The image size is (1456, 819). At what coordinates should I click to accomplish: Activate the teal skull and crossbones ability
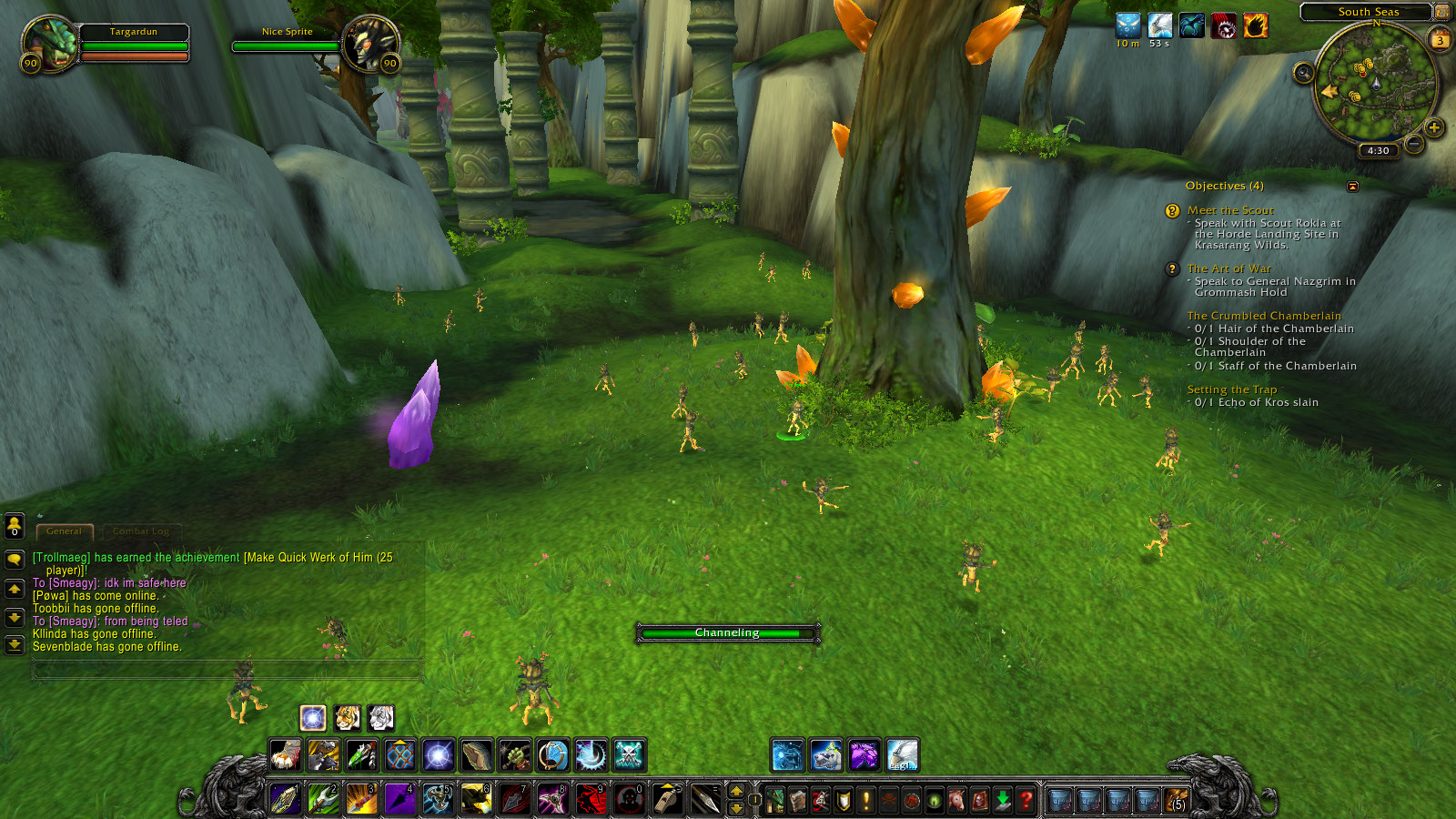click(629, 754)
